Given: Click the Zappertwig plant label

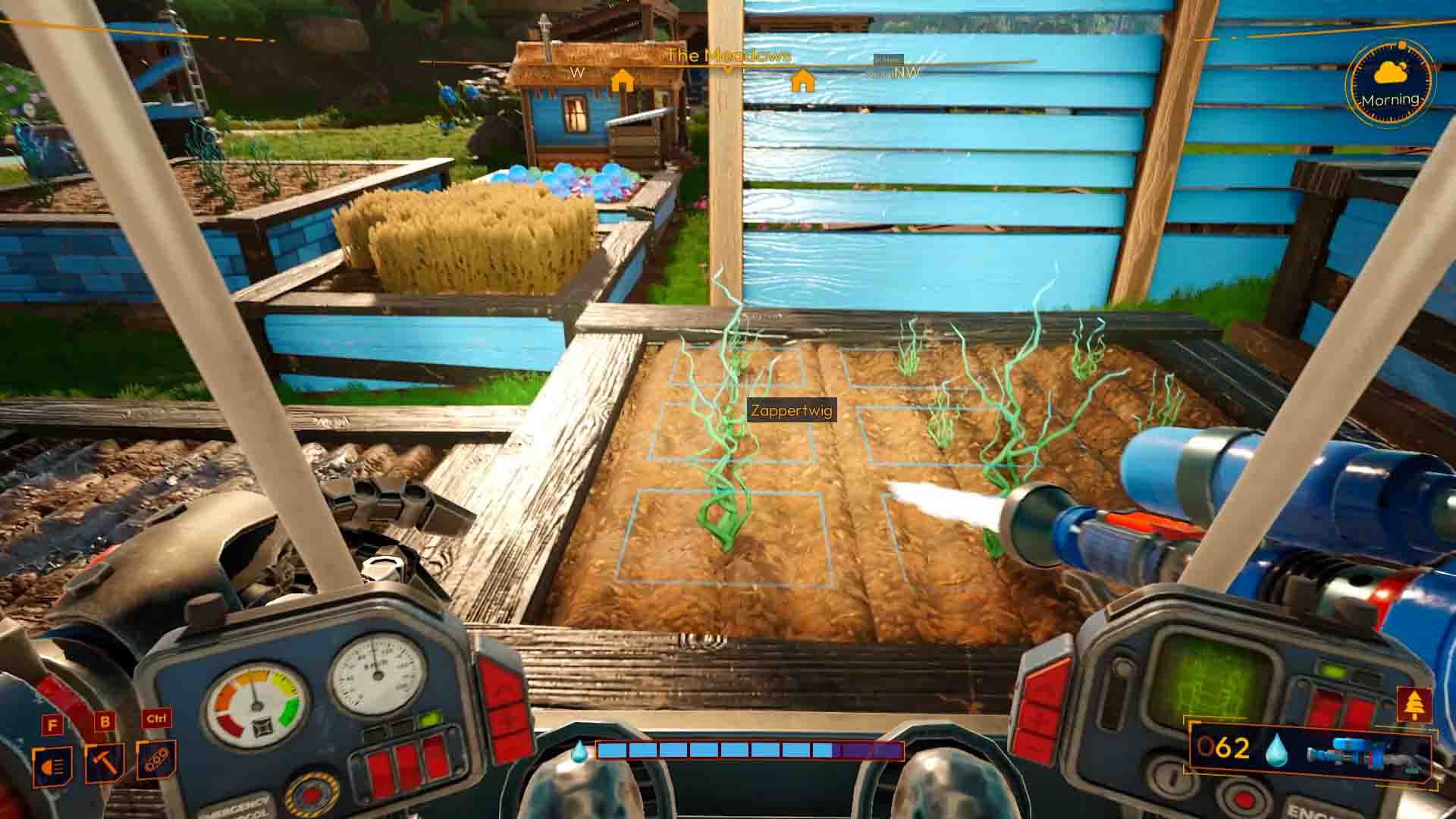Looking at the screenshot, I should coord(791,411).
